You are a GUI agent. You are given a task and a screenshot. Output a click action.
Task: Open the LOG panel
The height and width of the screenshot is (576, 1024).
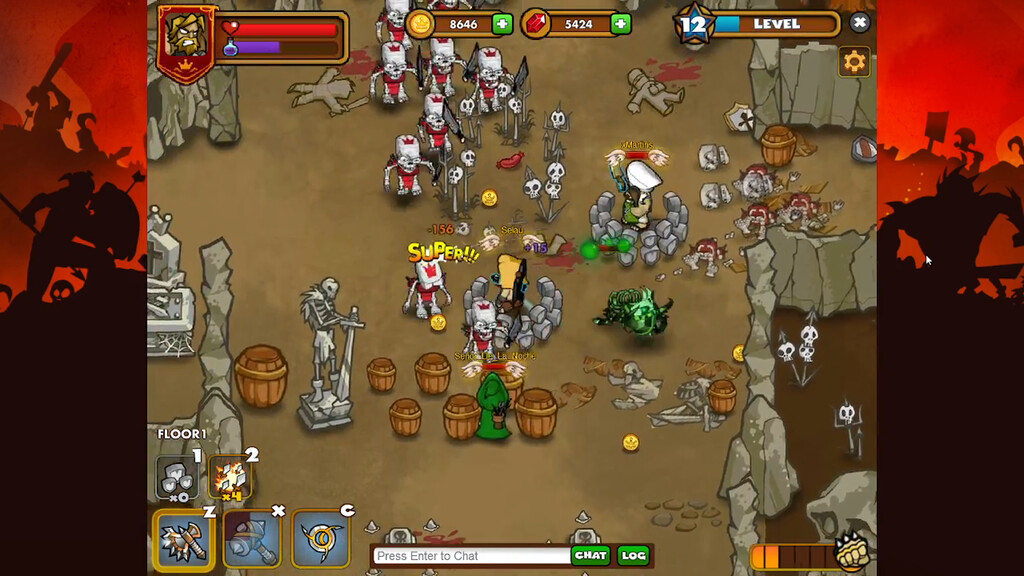coord(633,556)
